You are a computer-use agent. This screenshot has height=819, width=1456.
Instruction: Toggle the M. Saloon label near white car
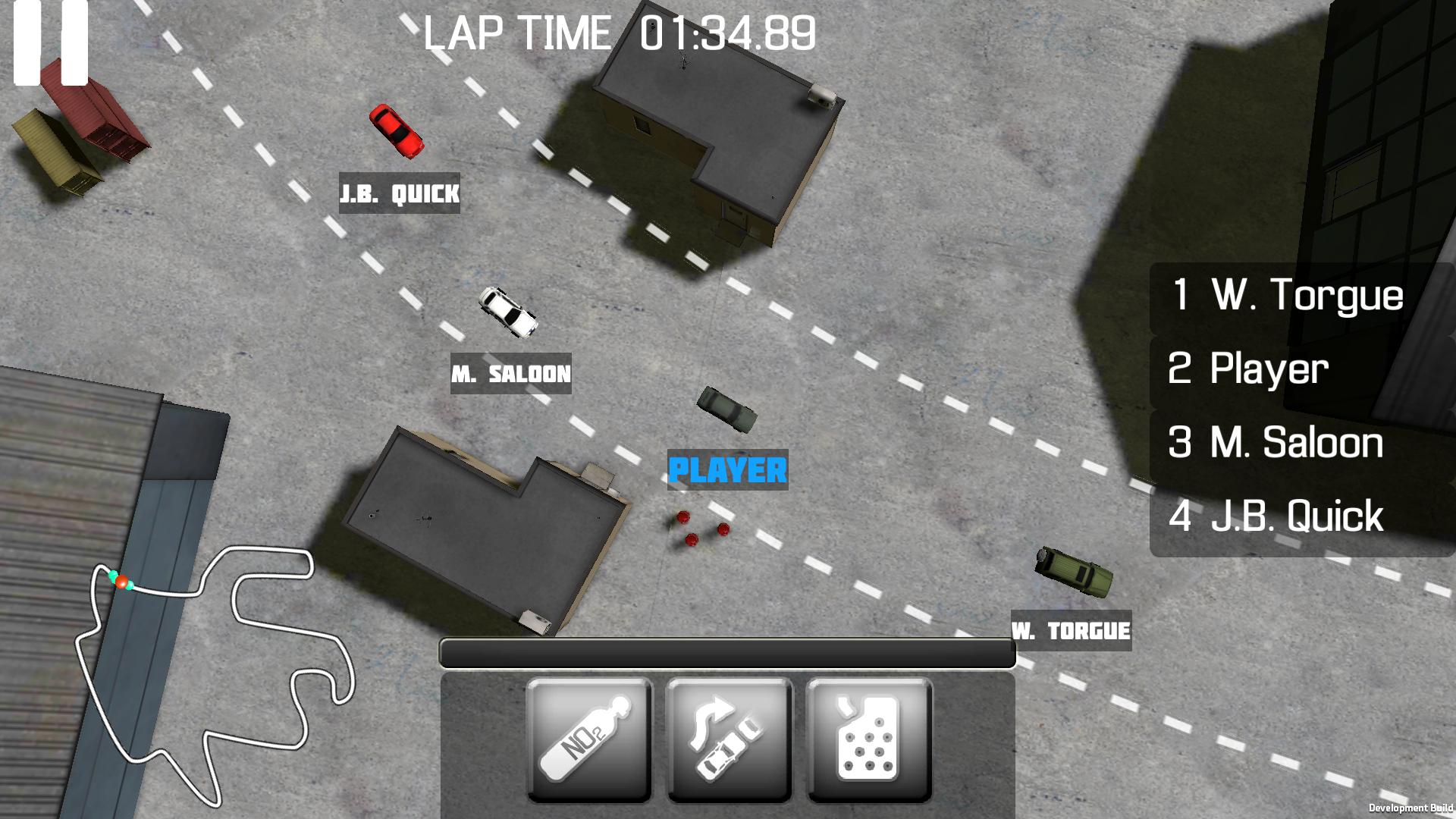coord(511,372)
